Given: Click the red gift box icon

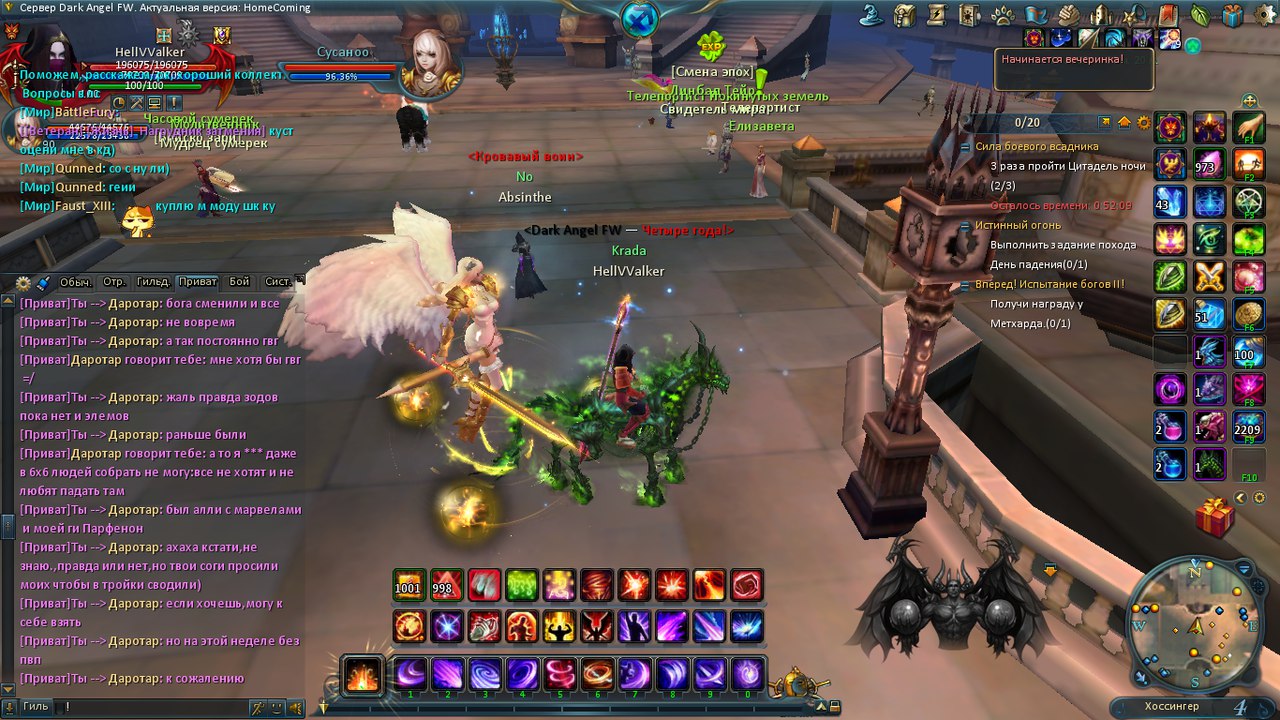Looking at the screenshot, I should tap(1215, 518).
